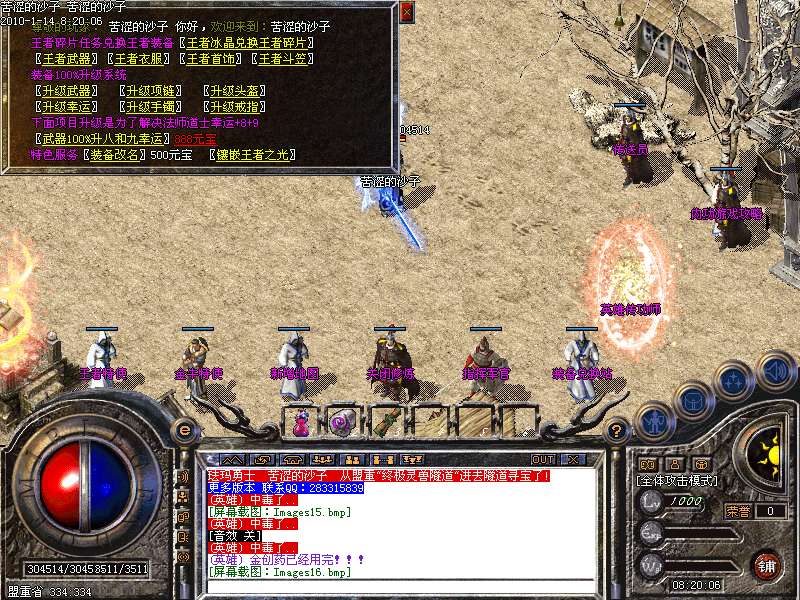Screen dimensions: 800x600
Task: Open the 装备改名 rename service
Action: click(x=116, y=155)
